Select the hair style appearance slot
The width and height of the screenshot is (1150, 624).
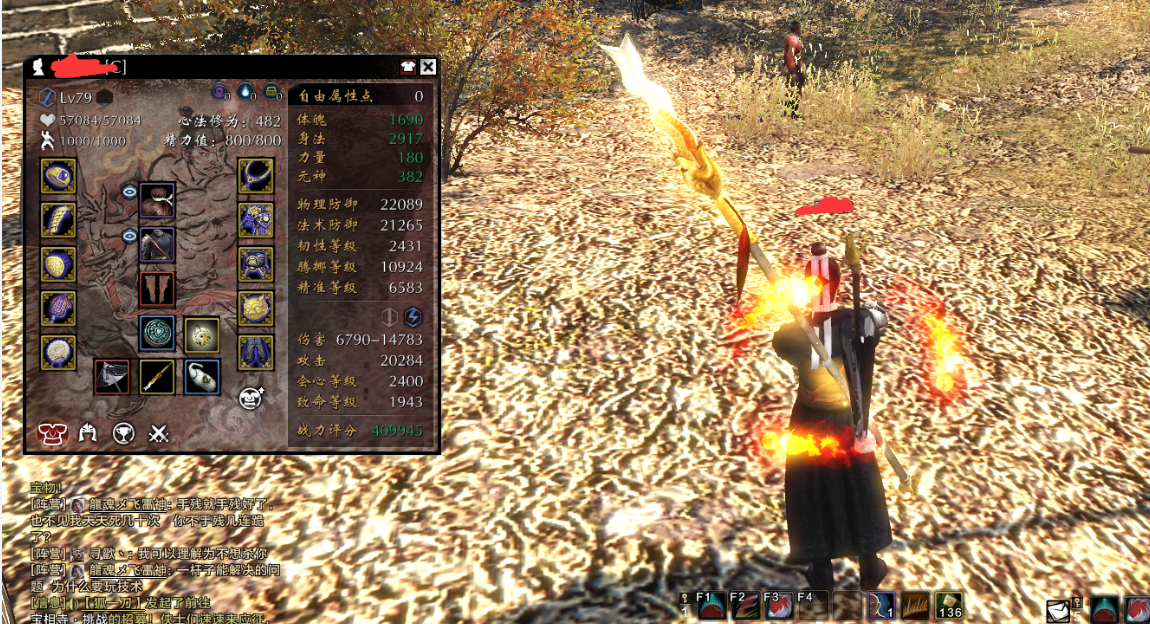(157, 200)
